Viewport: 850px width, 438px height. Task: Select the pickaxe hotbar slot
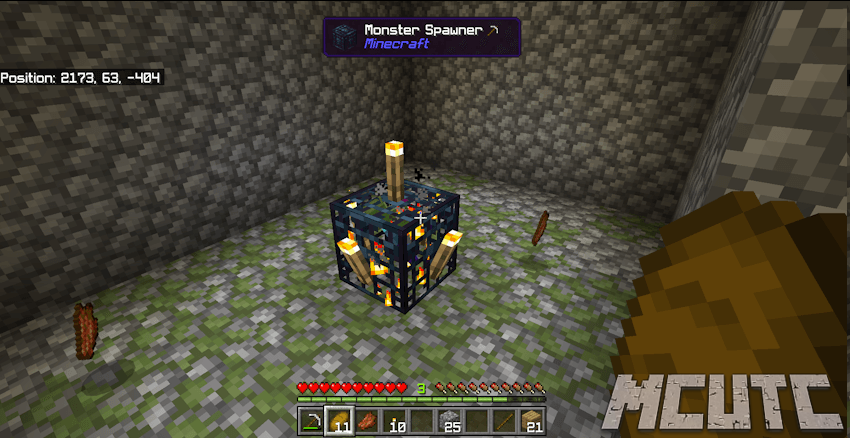312,421
